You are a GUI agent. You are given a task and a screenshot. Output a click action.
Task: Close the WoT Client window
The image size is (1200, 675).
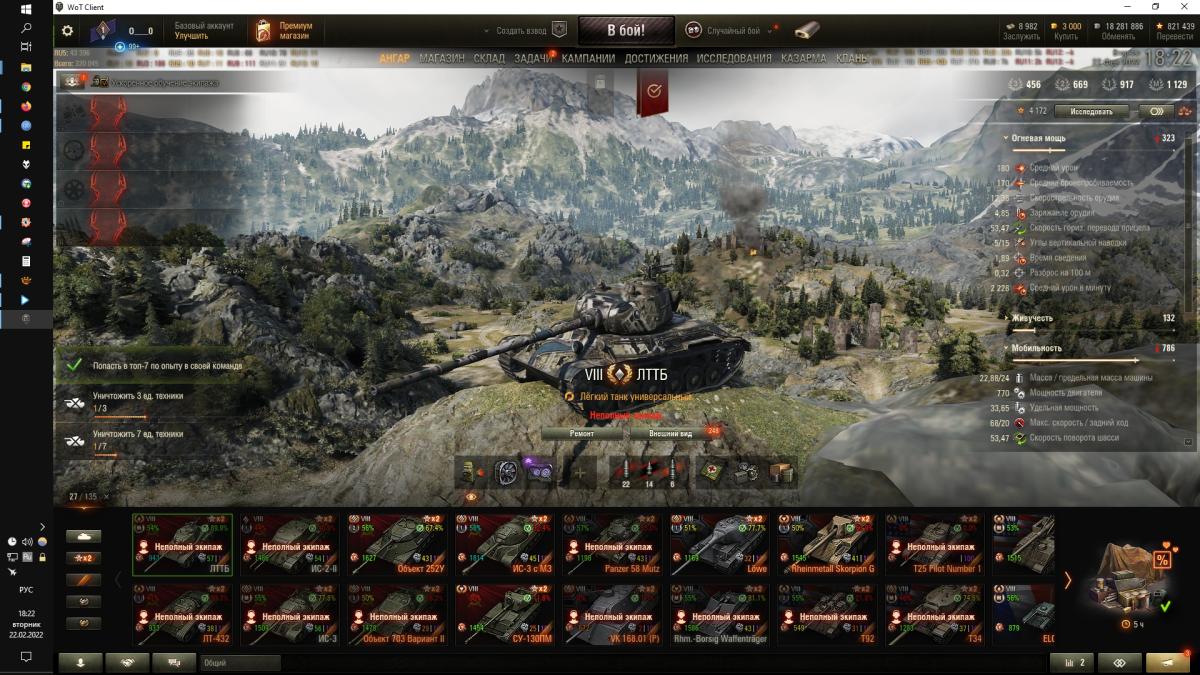tap(1183, 7)
